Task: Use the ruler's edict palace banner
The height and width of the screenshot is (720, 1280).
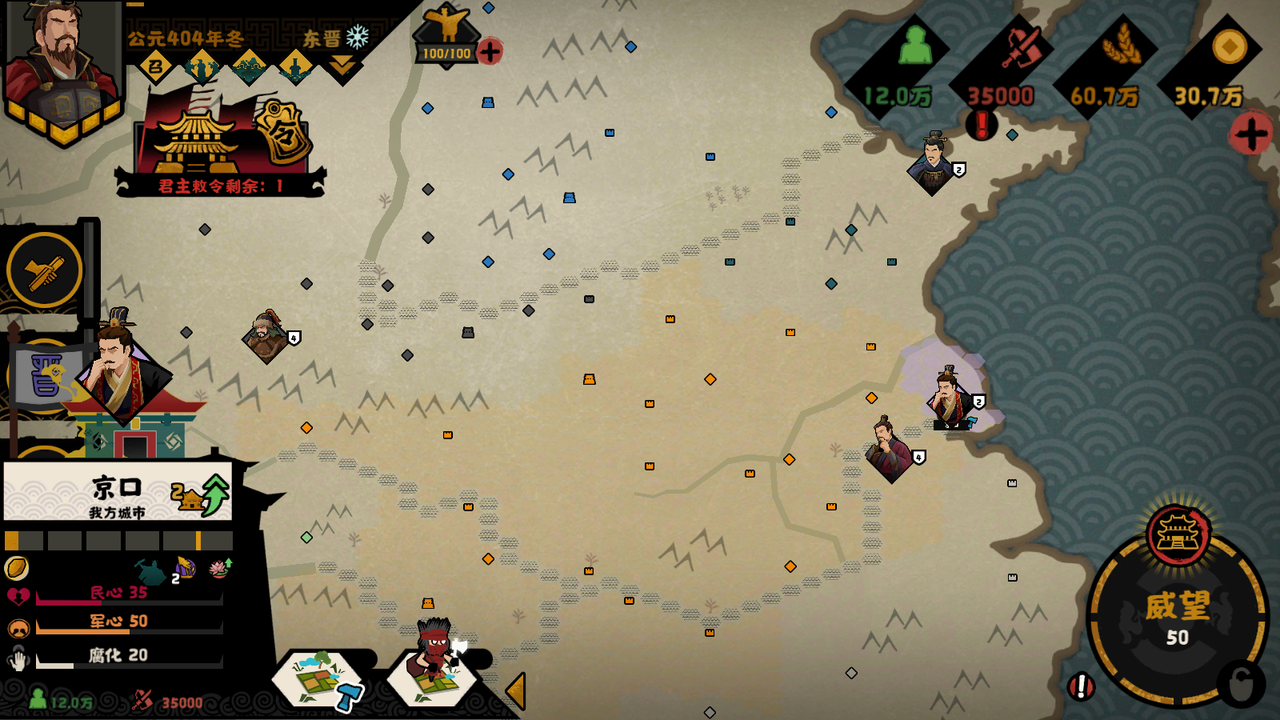Action: (222, 140)
